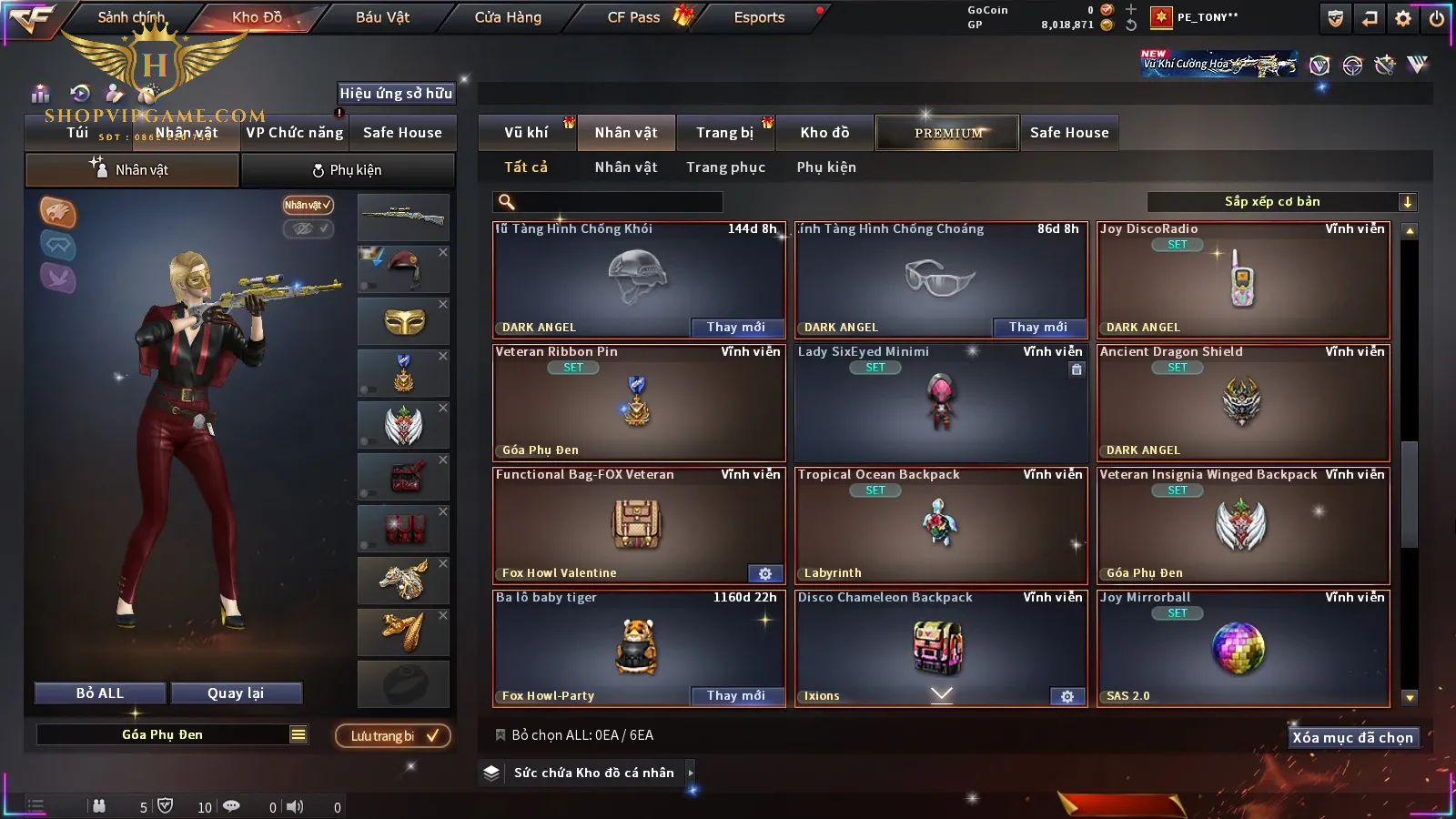This screenshot has width=1456, height=819.
Task: Open settings via the gear icon
Action: click(x=1403, y=18)
